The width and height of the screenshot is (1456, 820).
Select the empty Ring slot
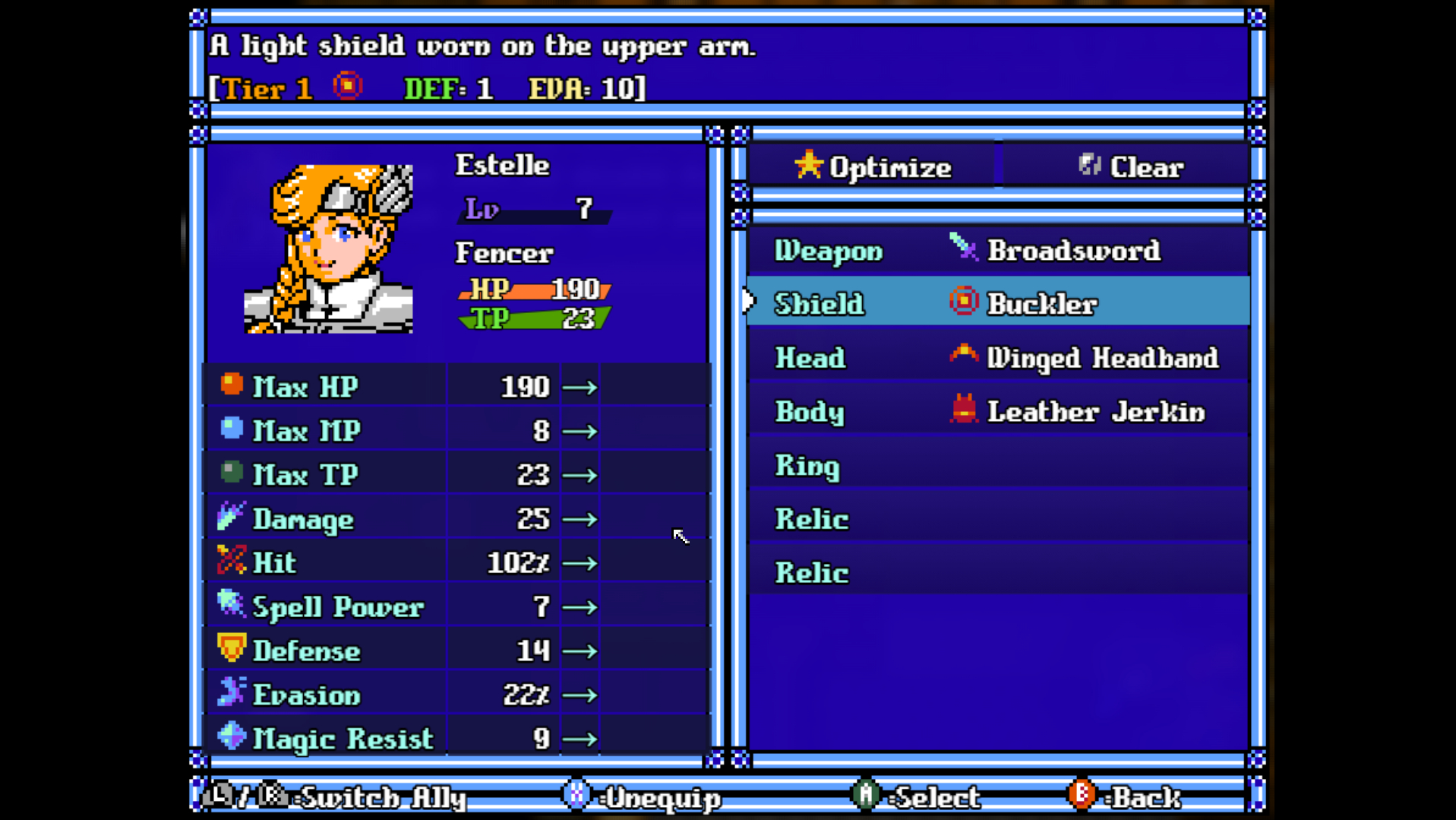coord(997,465)
